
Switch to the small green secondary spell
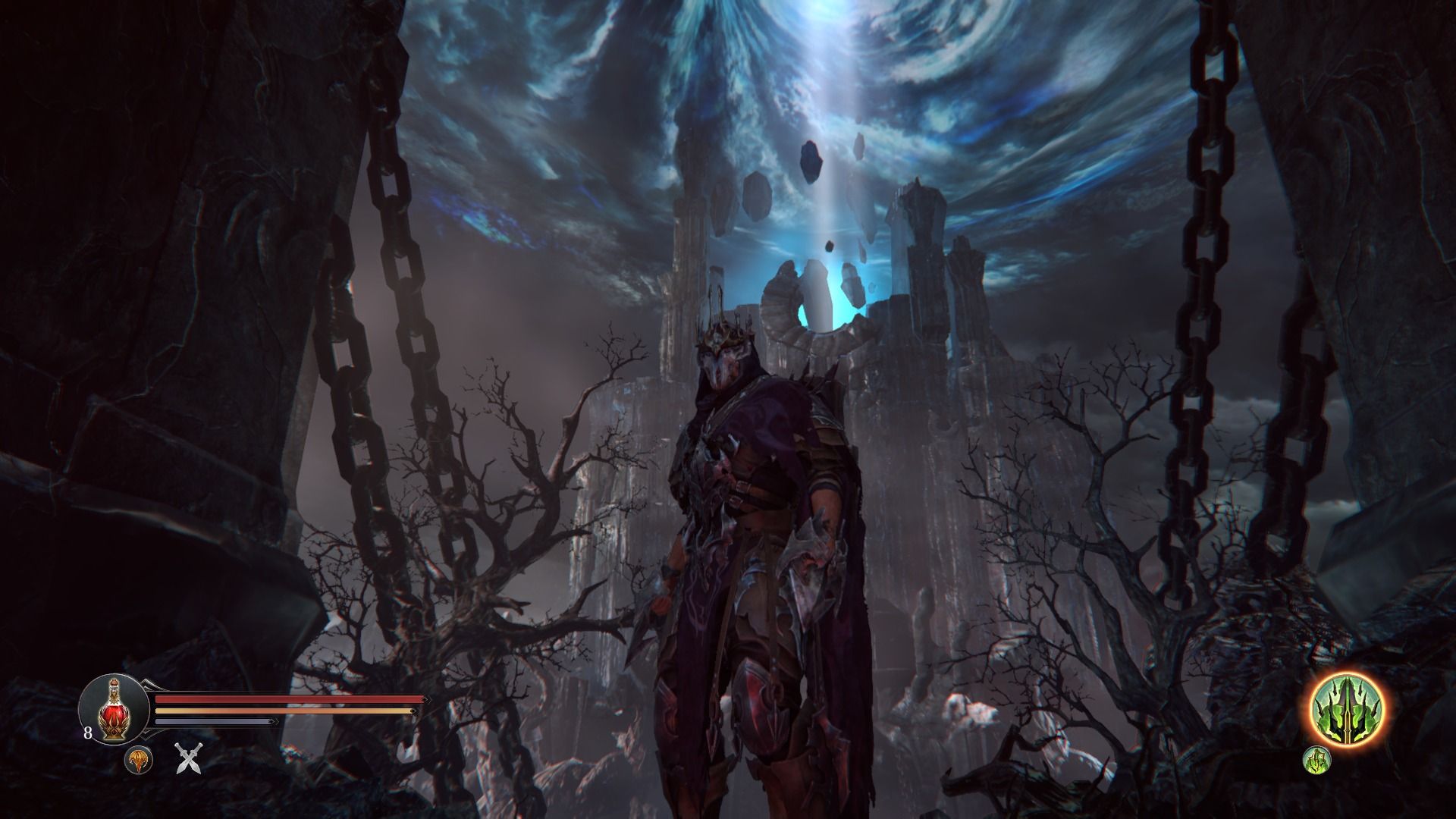click(1317, 761)
